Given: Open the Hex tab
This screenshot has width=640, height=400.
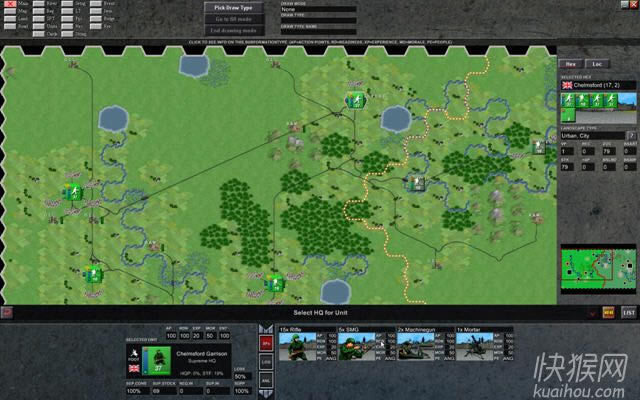Looking at the screenshot, I should 572,64.
